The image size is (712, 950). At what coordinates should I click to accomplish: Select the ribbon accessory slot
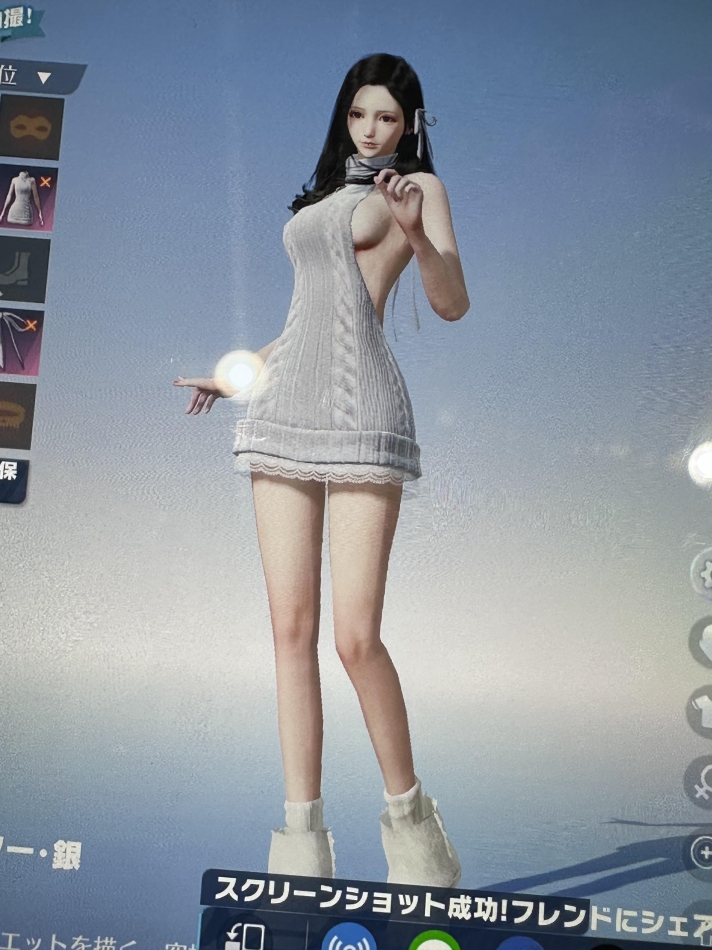pyautogui.click(x=24, y=342)
